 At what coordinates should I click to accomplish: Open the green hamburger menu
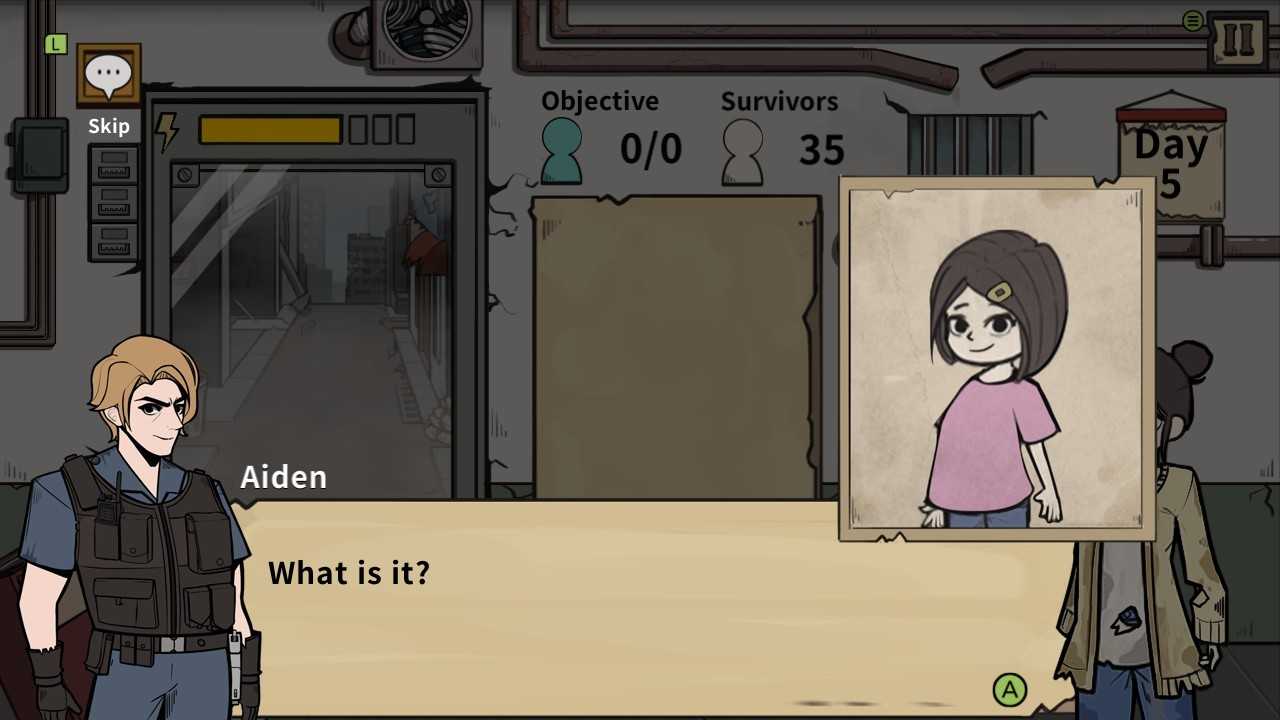pos(1192,20)
